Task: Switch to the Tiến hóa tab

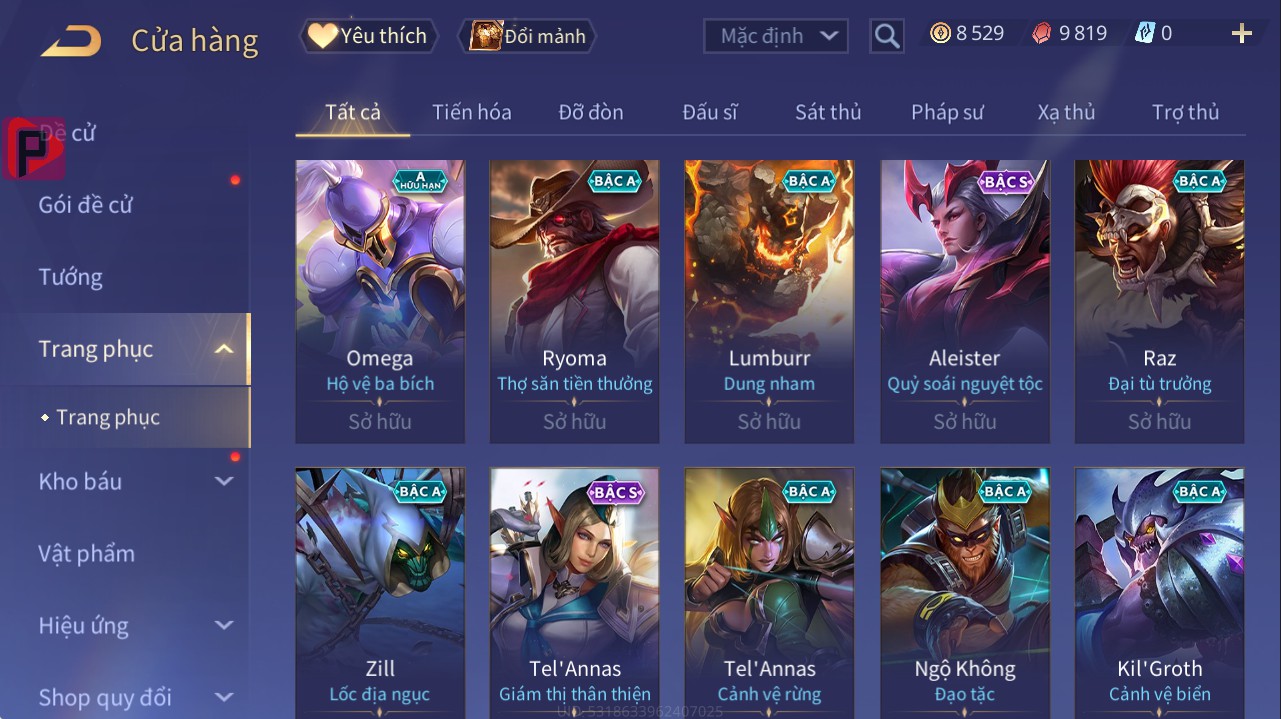Action: [x=471, y=112]
